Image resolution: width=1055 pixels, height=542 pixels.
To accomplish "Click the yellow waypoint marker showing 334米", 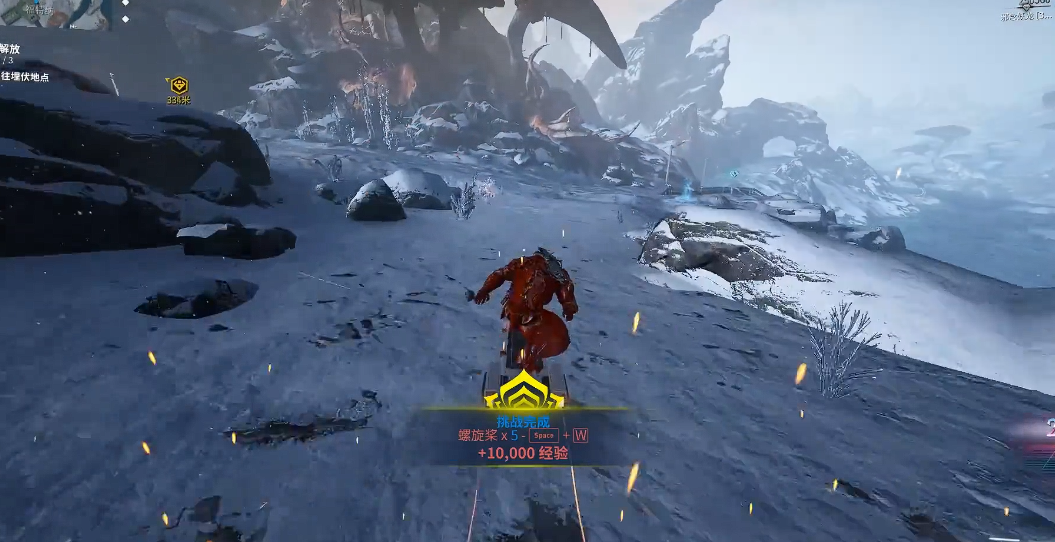I will (178, 86).
